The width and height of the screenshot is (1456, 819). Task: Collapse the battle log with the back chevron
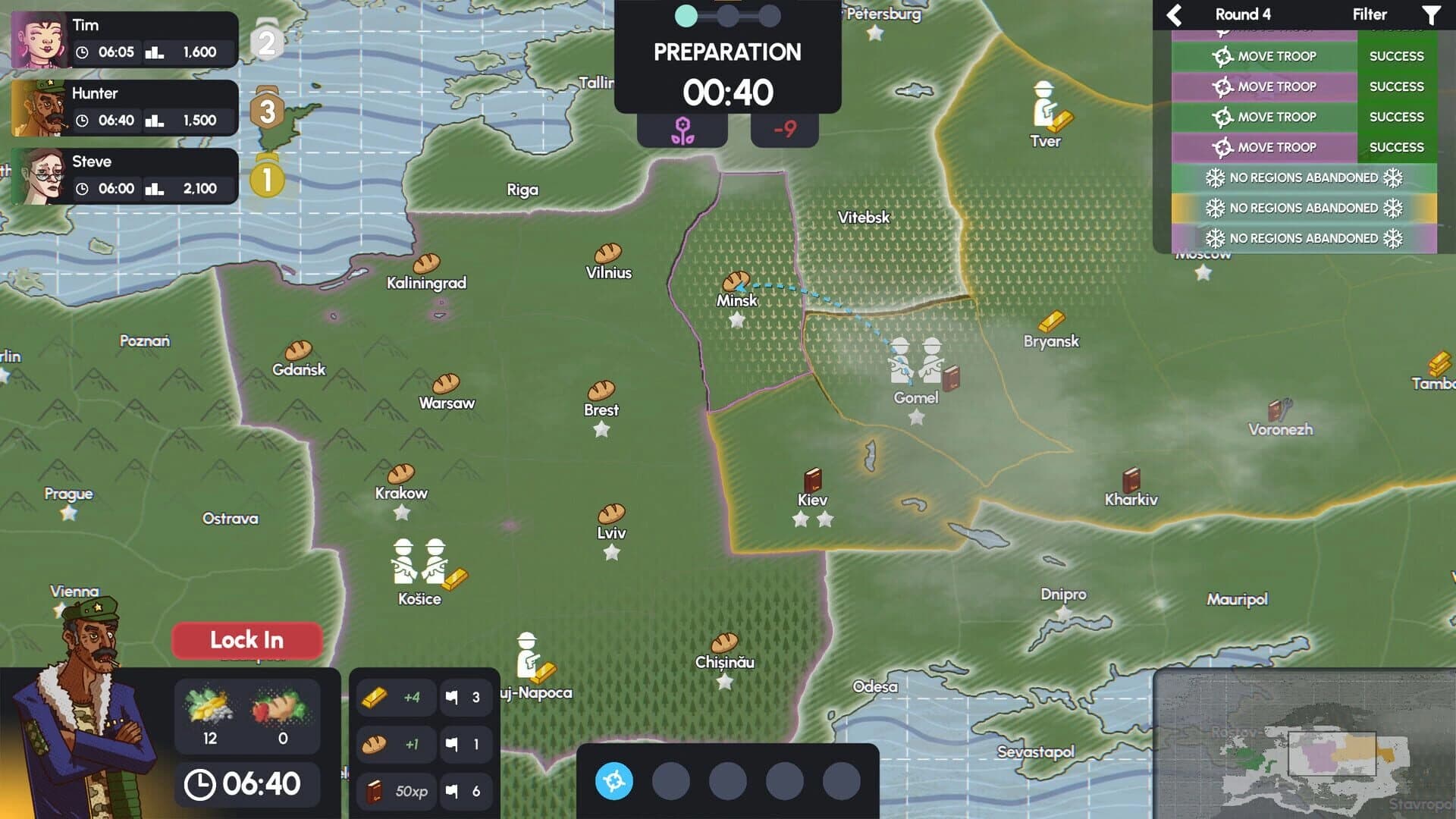pos(1175,14)
